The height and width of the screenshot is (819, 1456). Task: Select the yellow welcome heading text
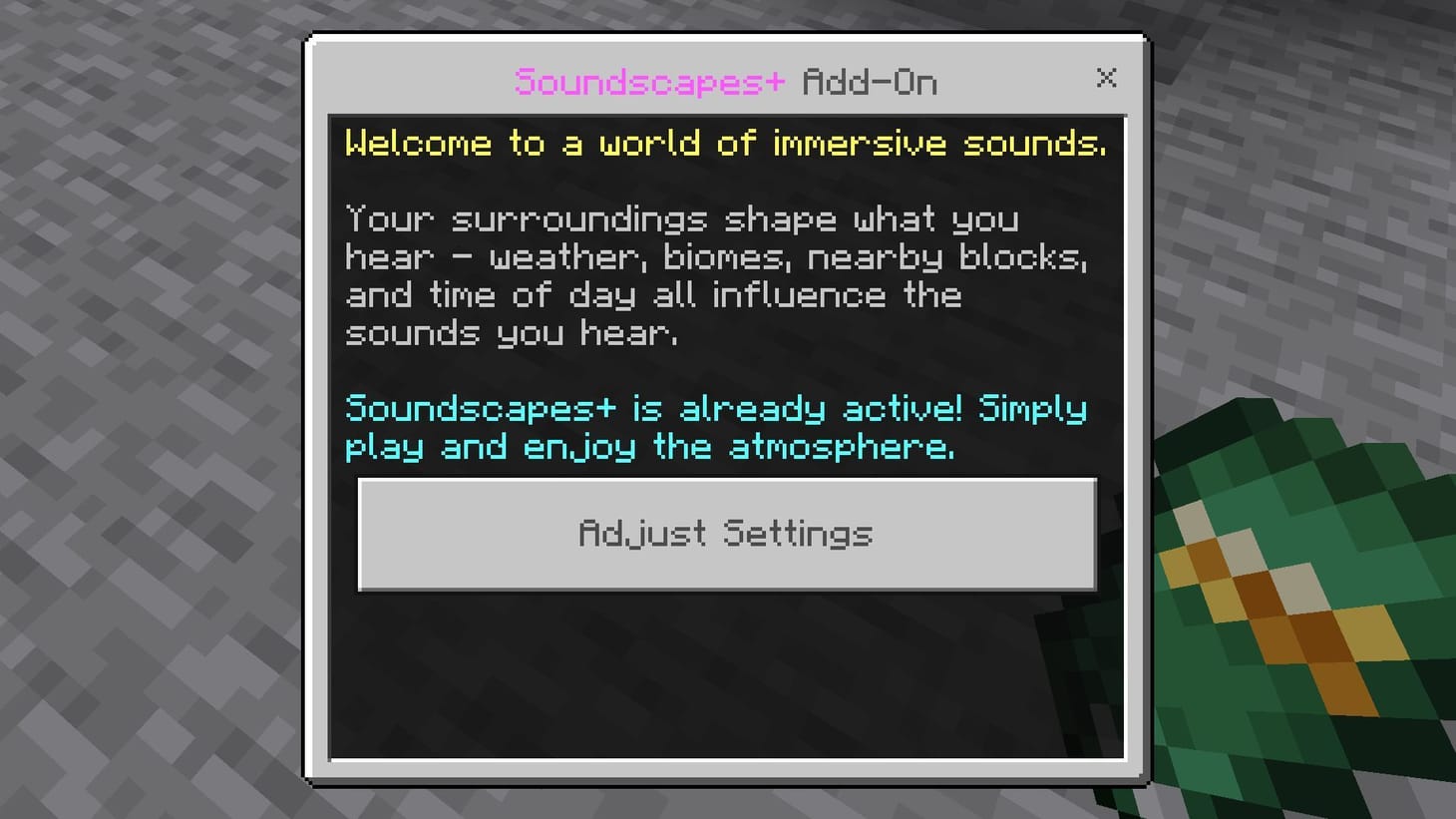(x=725, y=143)
